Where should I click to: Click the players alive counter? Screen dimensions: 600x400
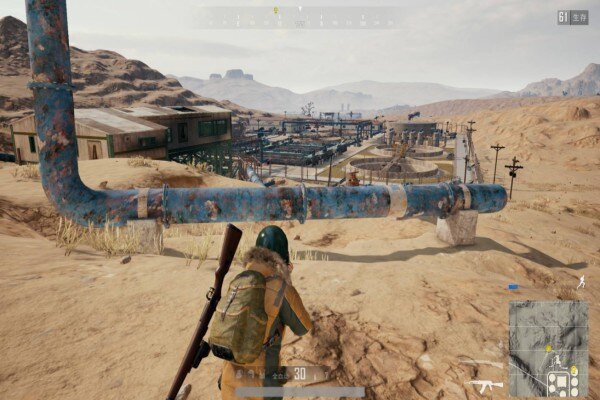click(573, 17)
